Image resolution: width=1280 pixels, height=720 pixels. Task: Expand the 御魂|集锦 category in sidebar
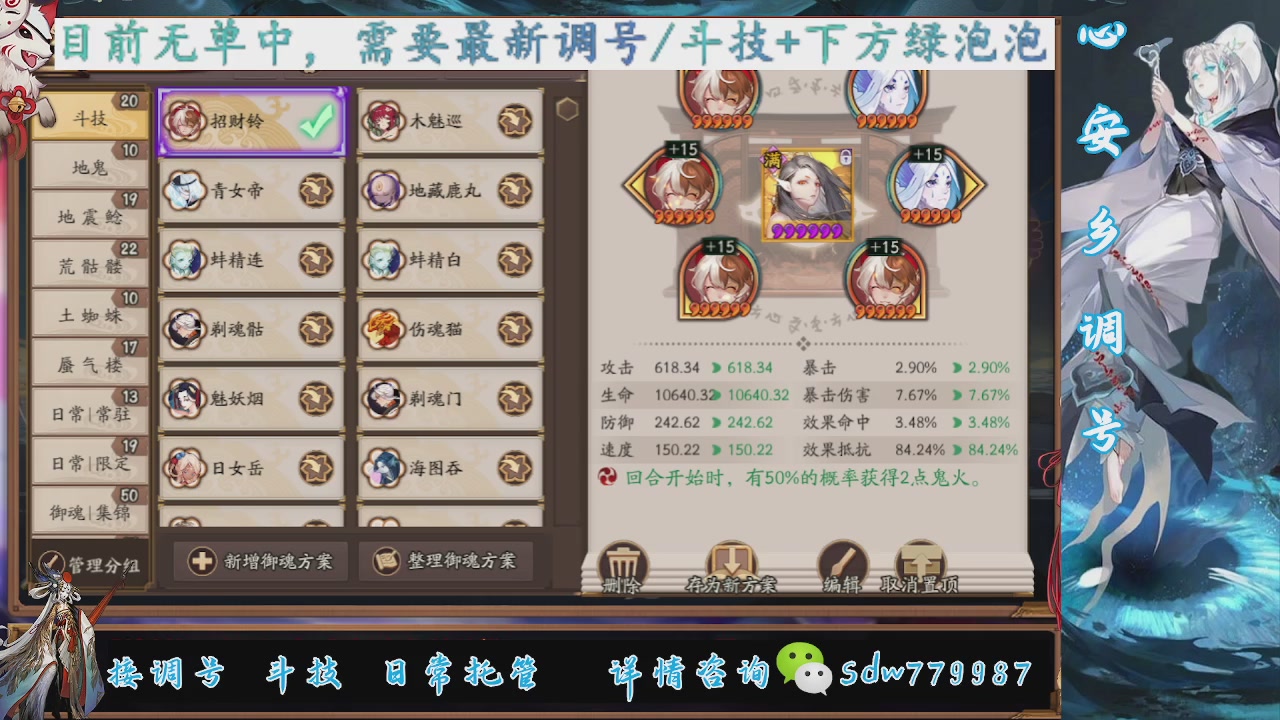click(x=90, y=512)
